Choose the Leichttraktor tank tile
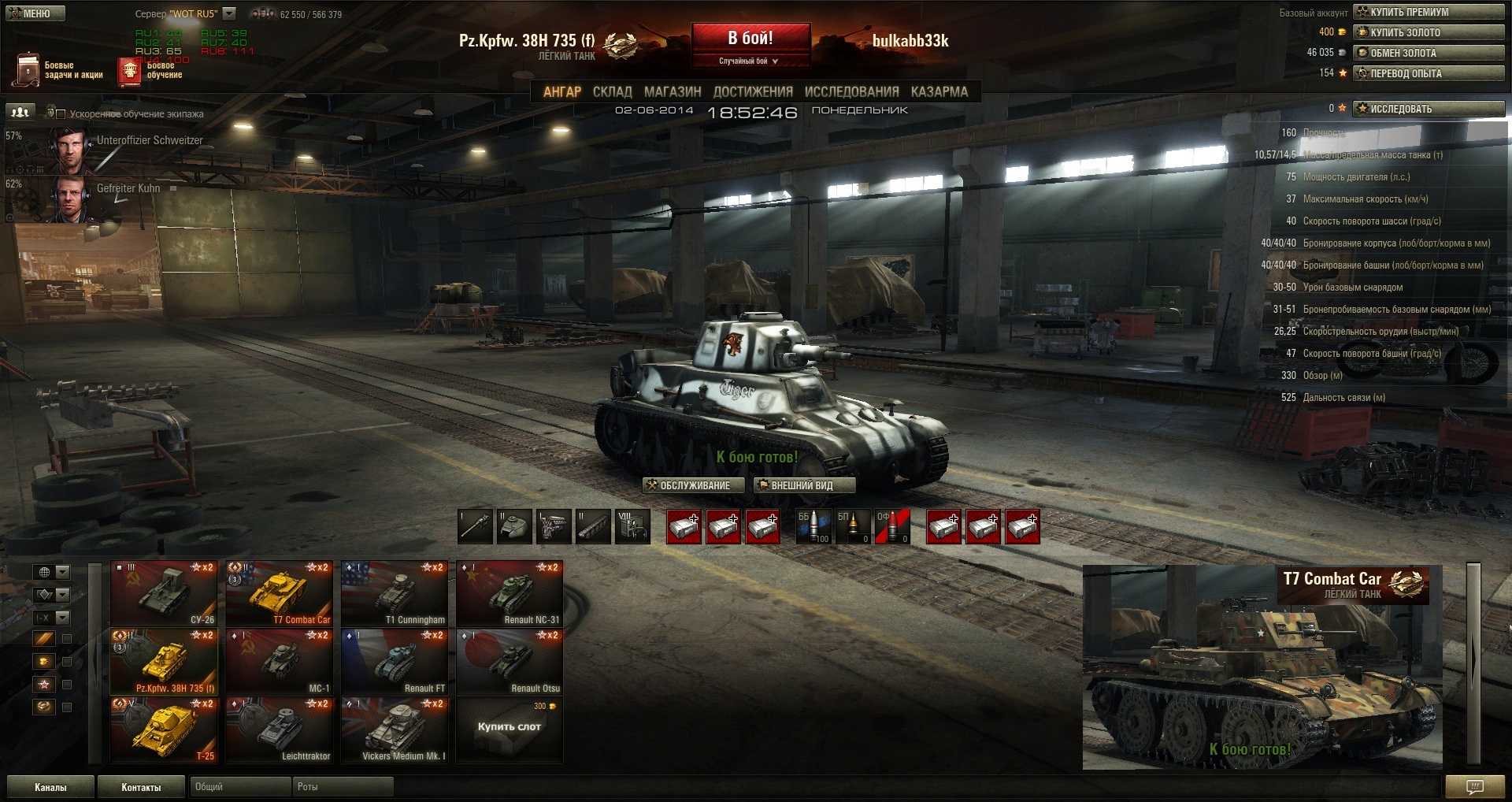Viewport: 1512px width, 802px height. tap(280, 730)
